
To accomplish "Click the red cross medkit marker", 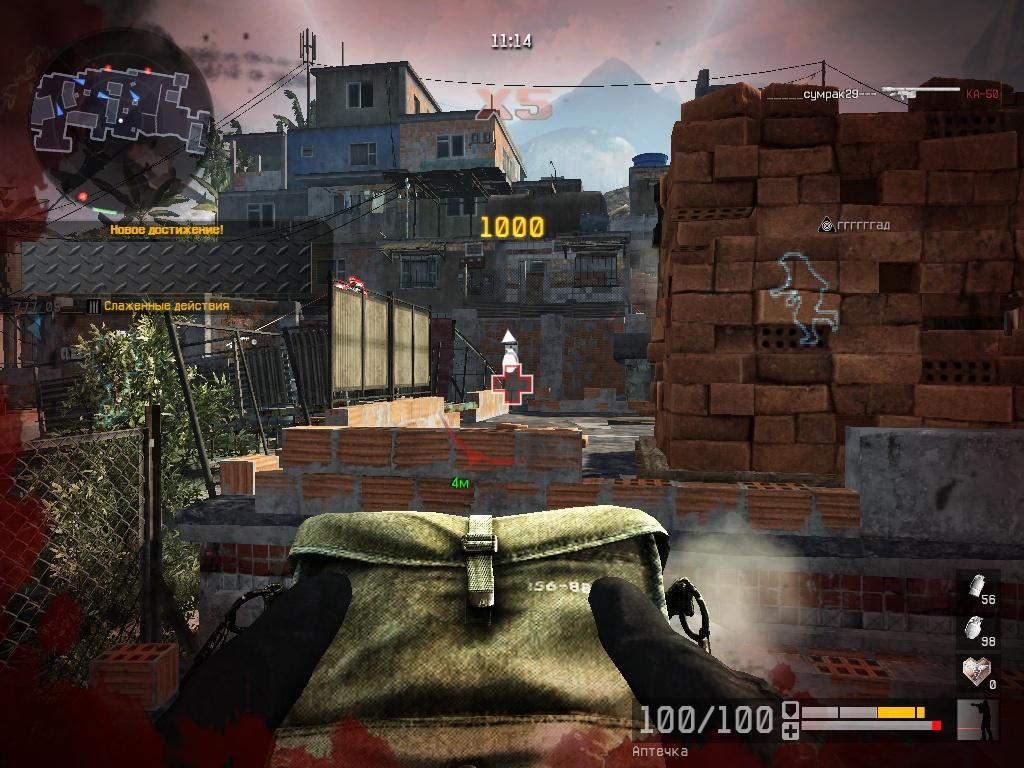I will click(513, 382).
